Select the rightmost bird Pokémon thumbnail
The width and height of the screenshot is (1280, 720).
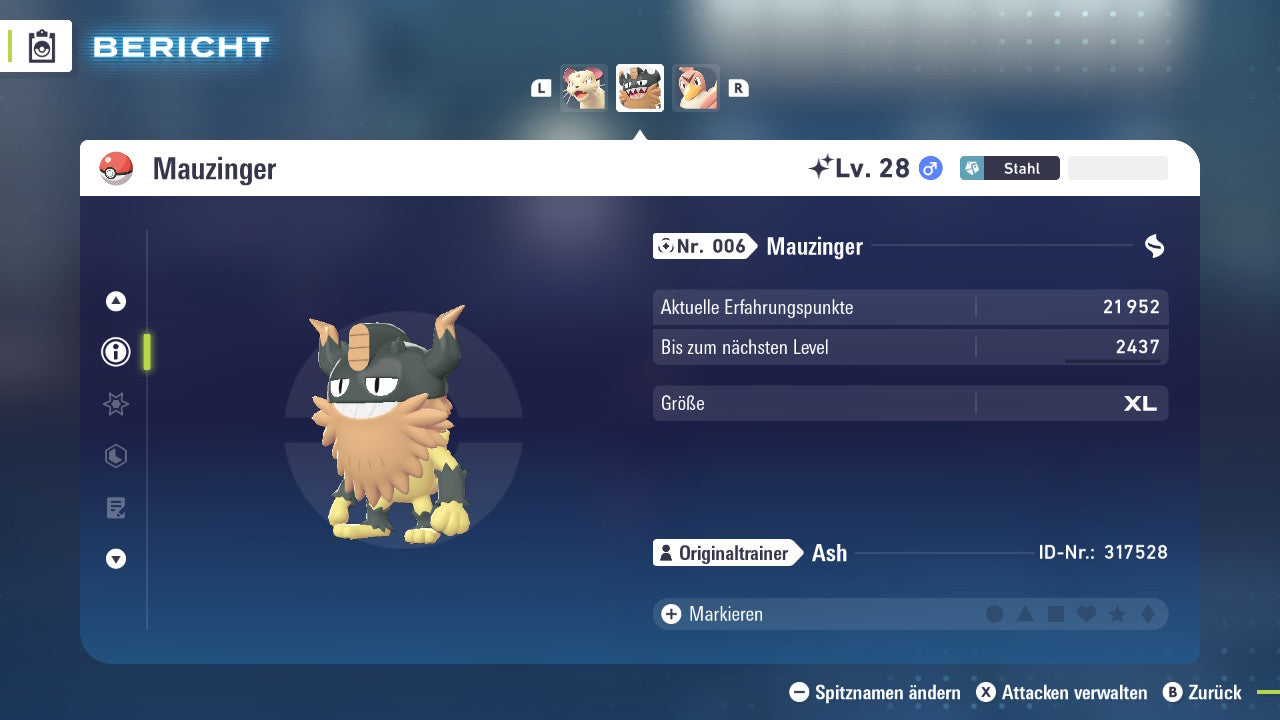(696, 87)
